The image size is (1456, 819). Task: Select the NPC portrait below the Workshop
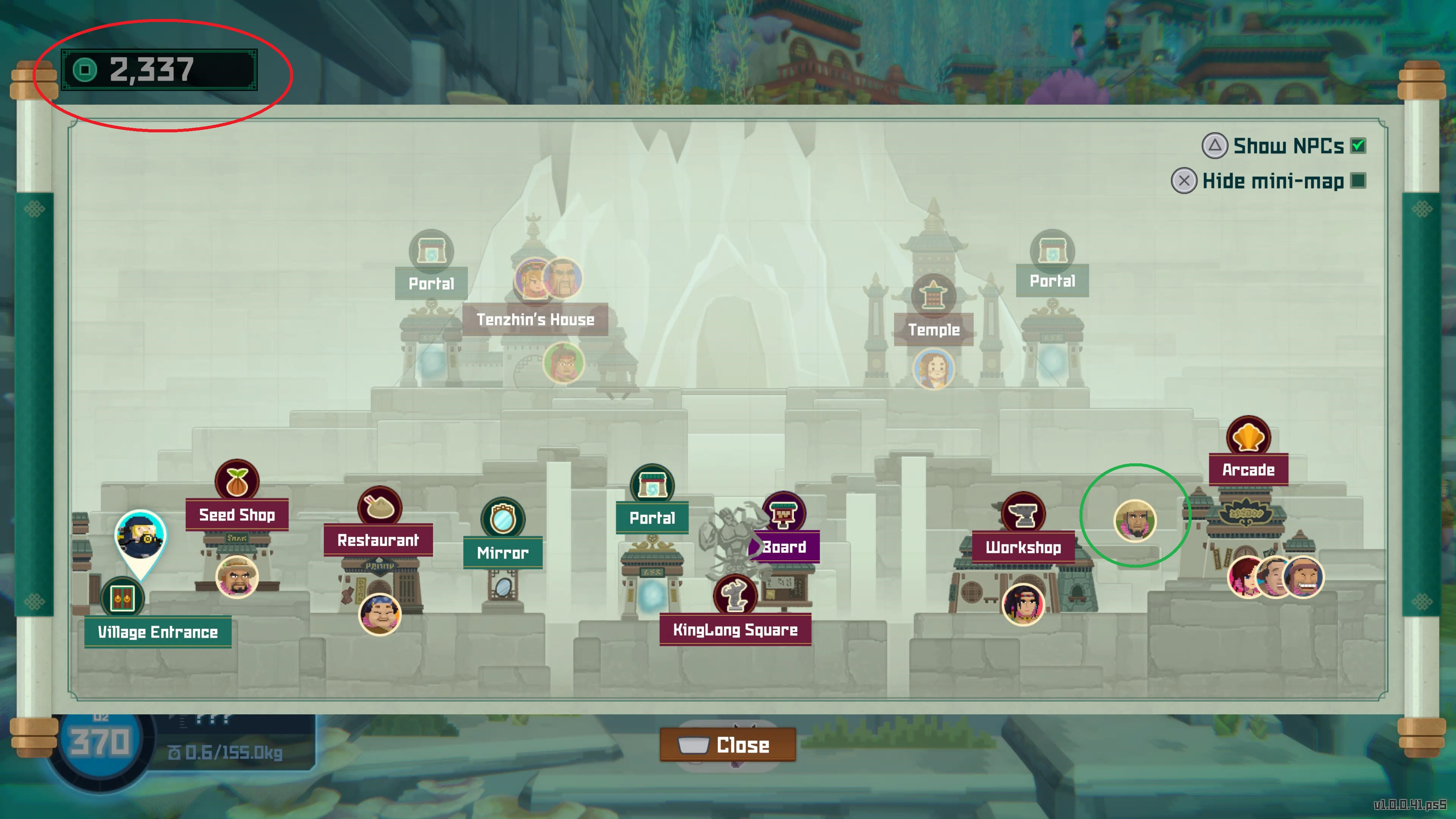[1023, 604]
